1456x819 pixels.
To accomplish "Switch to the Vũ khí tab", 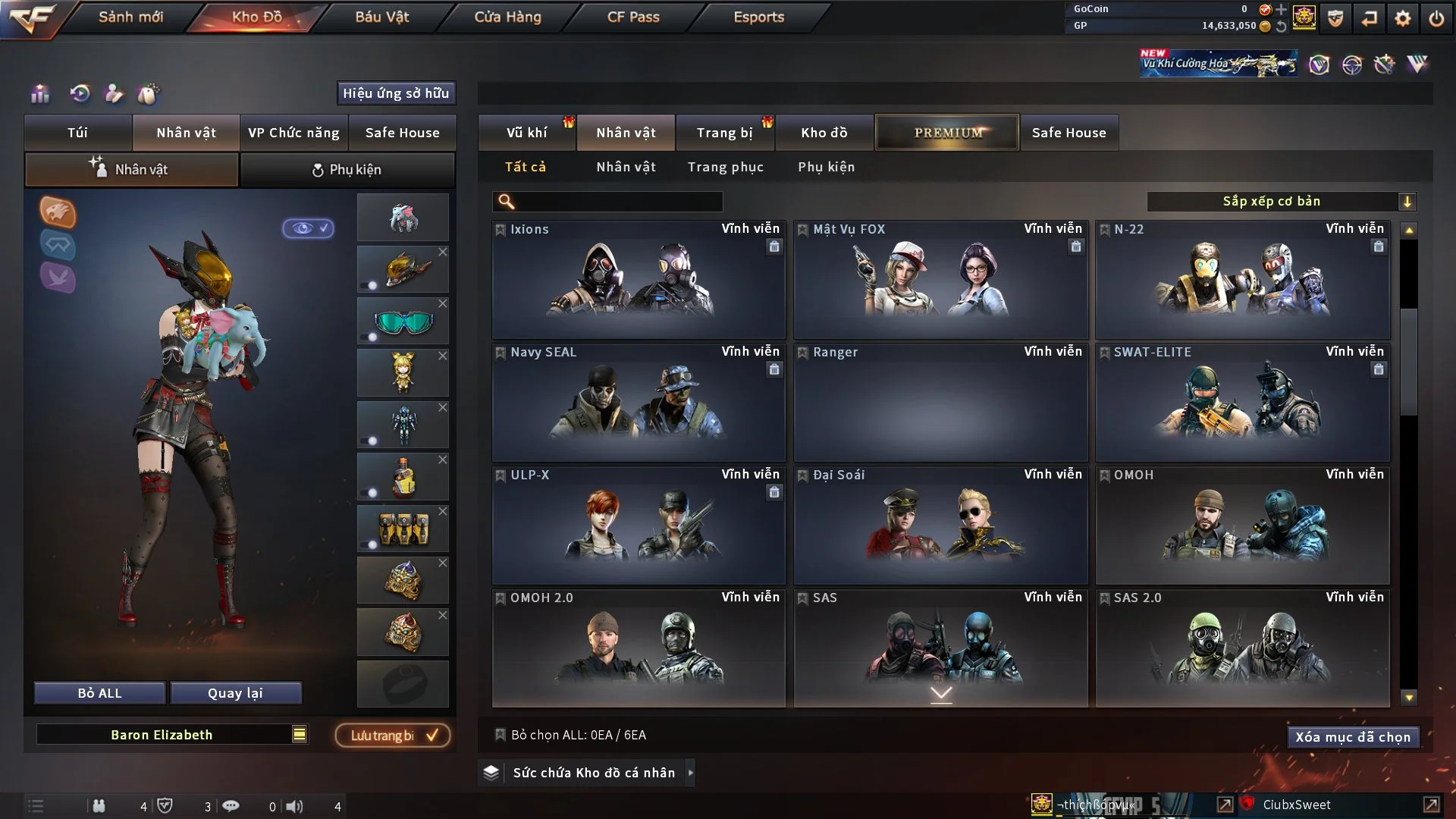I will [526, 133].
